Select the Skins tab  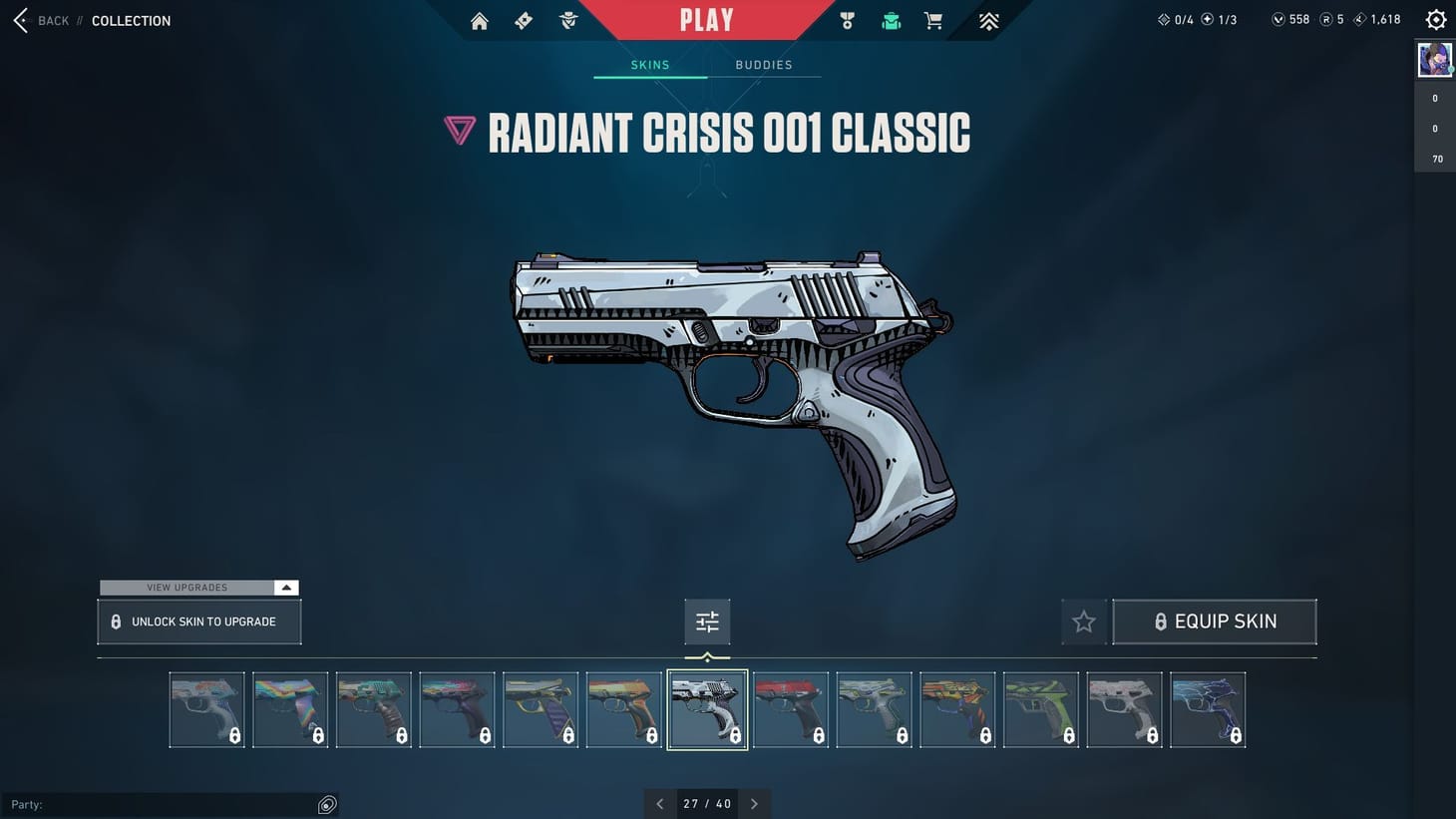(x=649, y=64)
